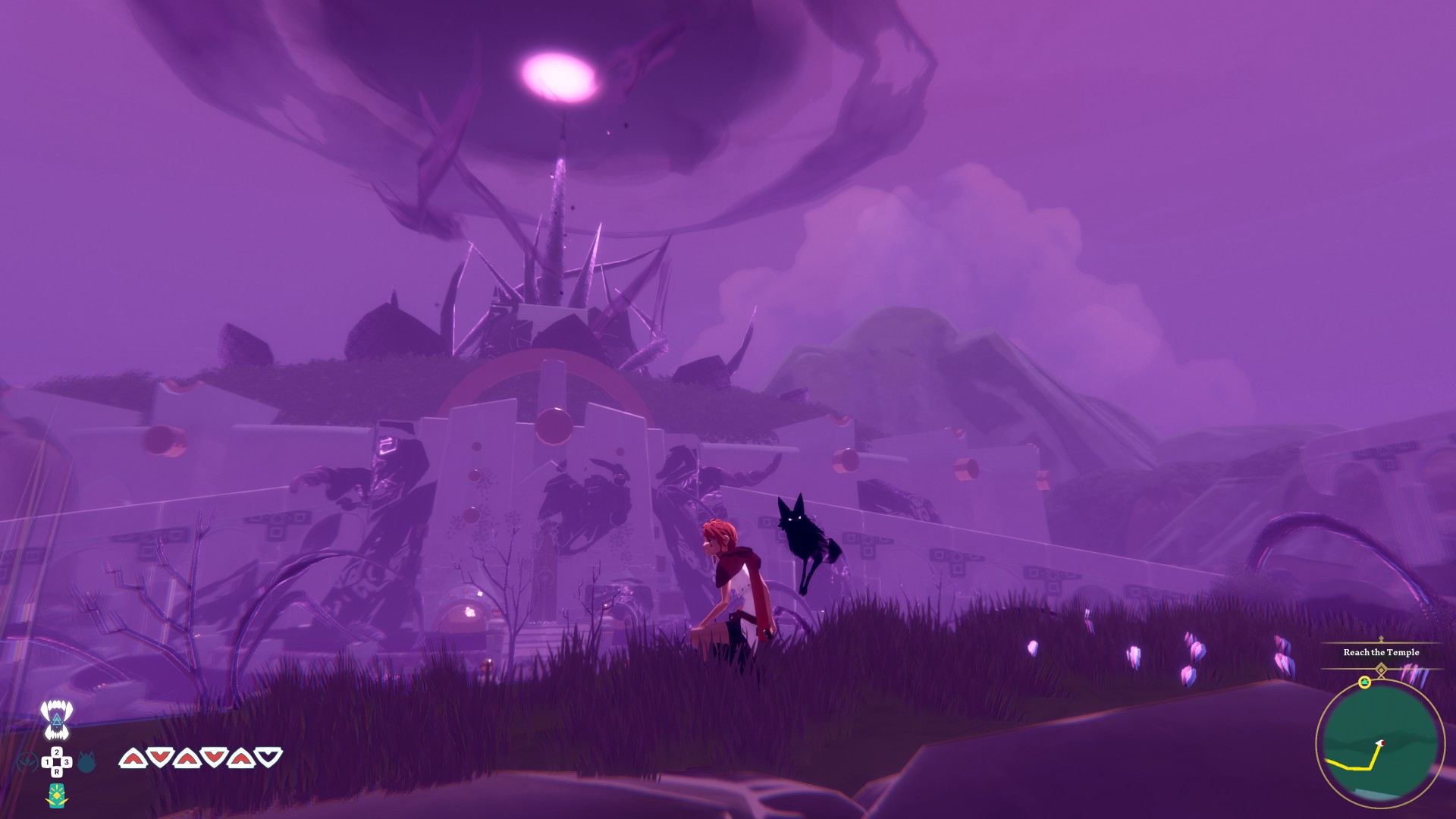Select the fanged jaws mask ability icon
The width and height of the screenshot is (1456, 819).
(x=56, y=719)
